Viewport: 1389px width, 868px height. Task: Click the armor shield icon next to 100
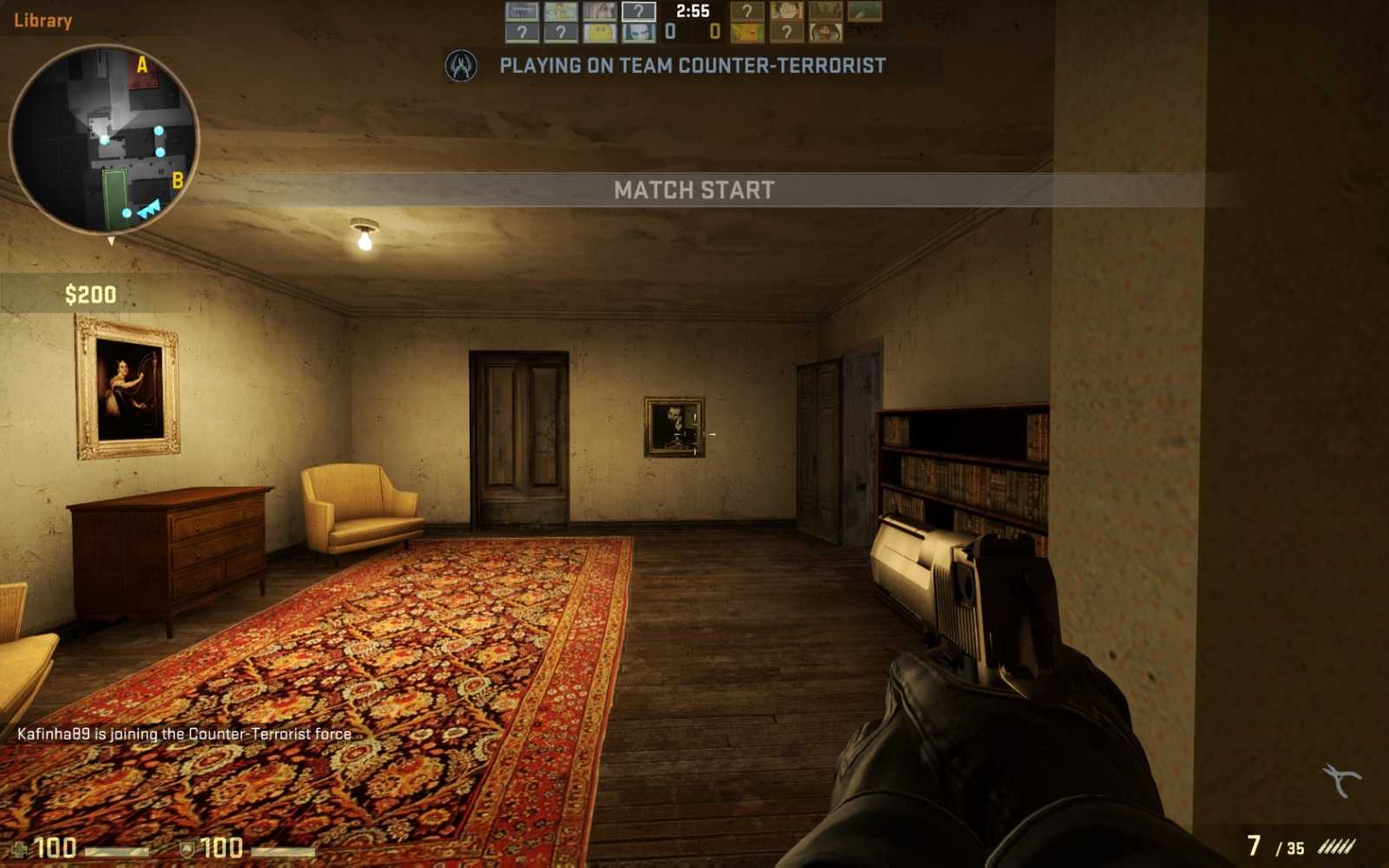[x=188, y=851]
